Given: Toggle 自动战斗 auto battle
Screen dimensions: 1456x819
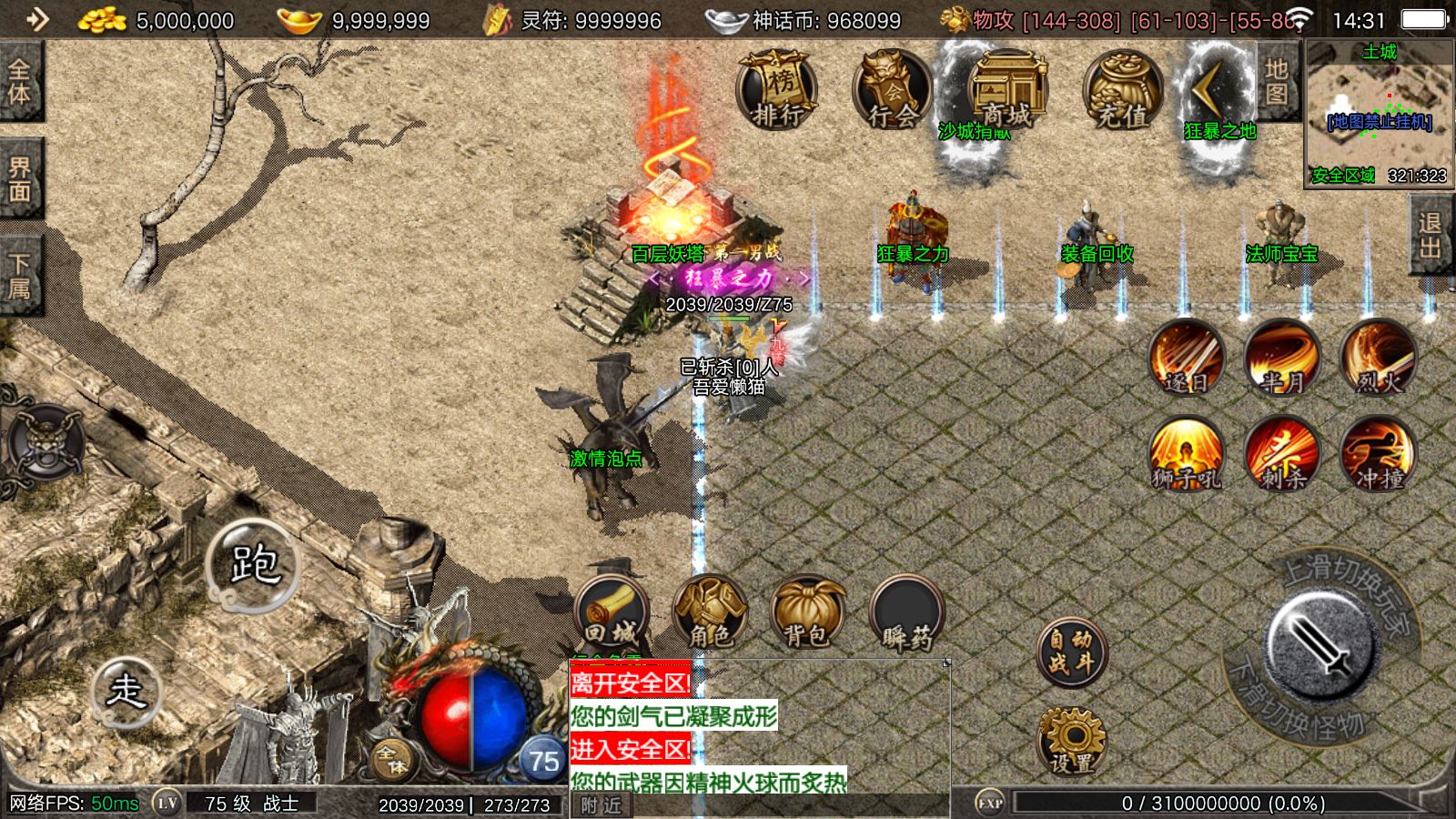Looking at the screenshot, I should (1071, 652).
